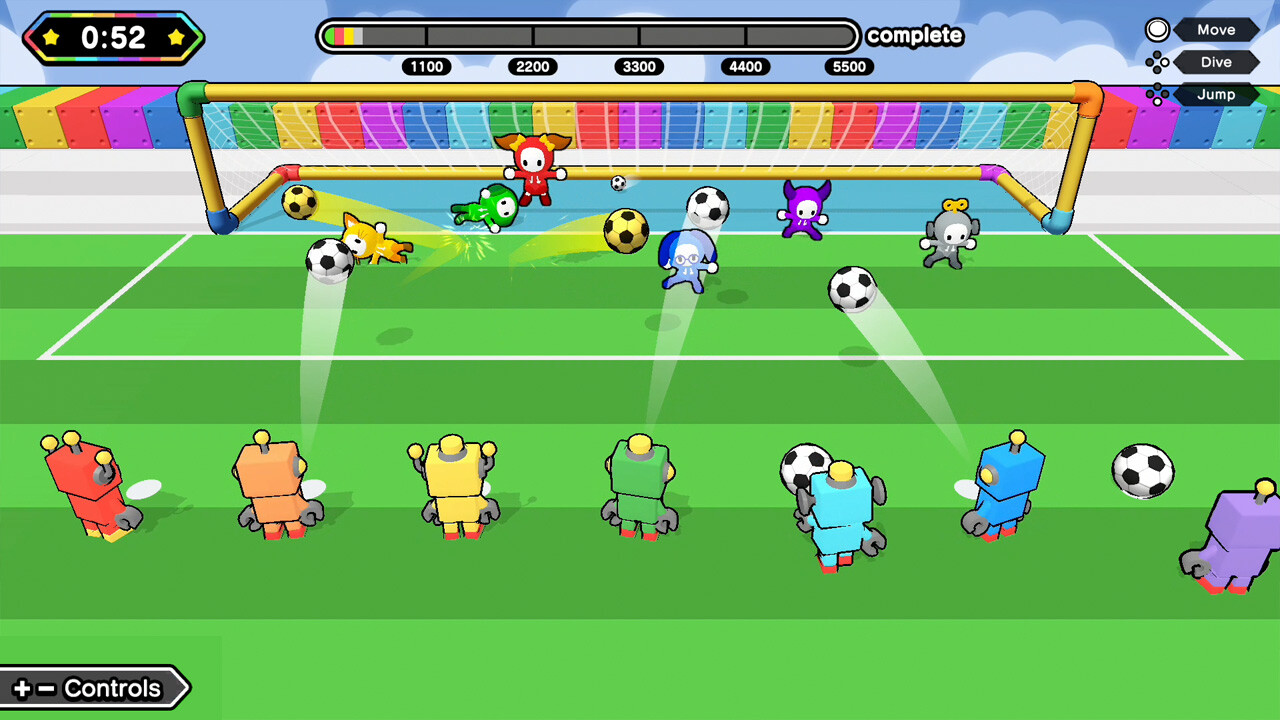Click the complete label beside the progress bar
The image size is (1280, 720).
[915, 36]
